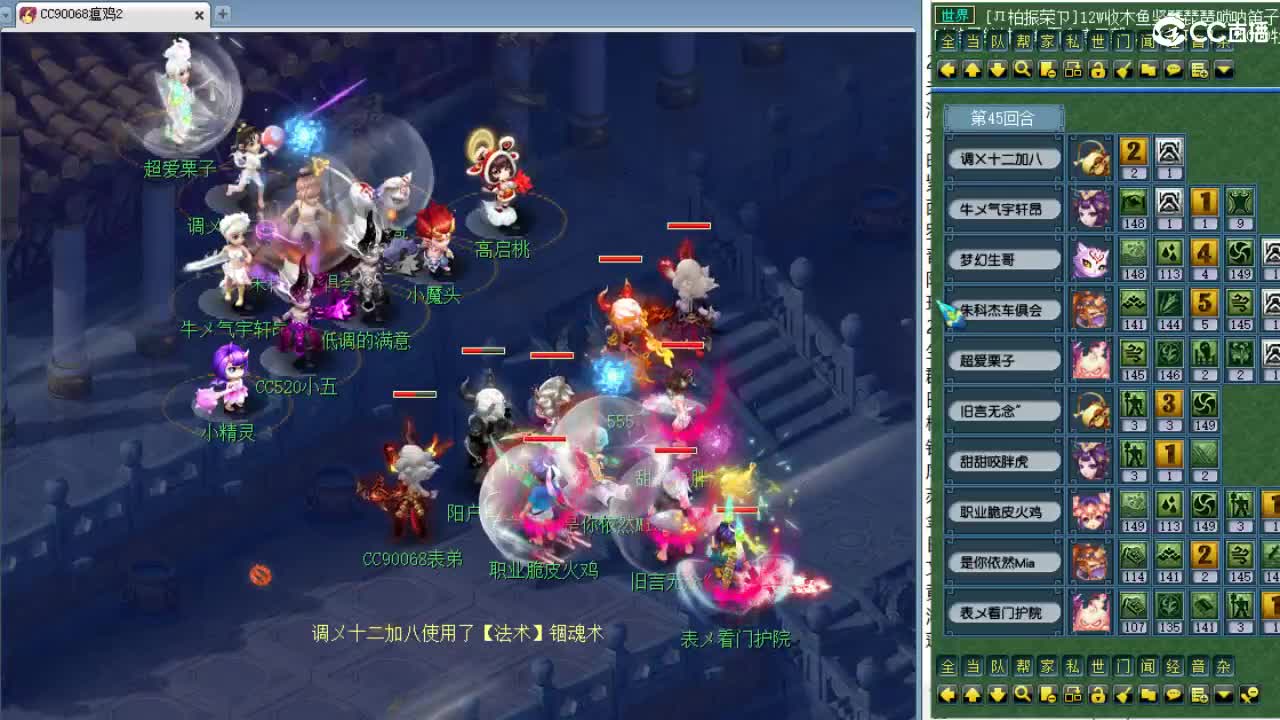This screenshot has width=1280, height=720.
Task: Click the 表乂看门护院 name button in the battle panel
Action: (1001, 614)
